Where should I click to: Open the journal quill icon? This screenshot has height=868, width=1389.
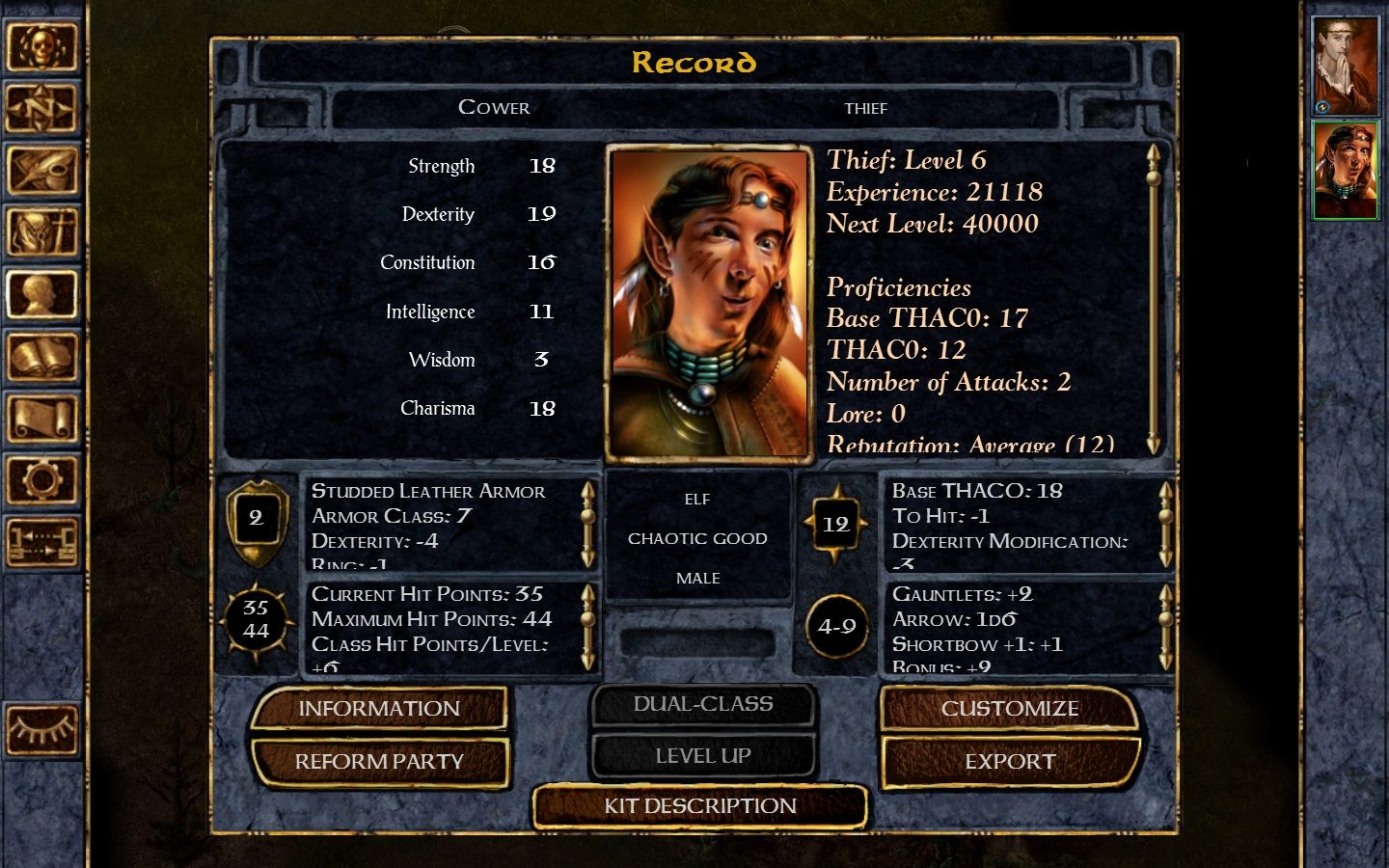pyautogui.click(x=41, y=171)
